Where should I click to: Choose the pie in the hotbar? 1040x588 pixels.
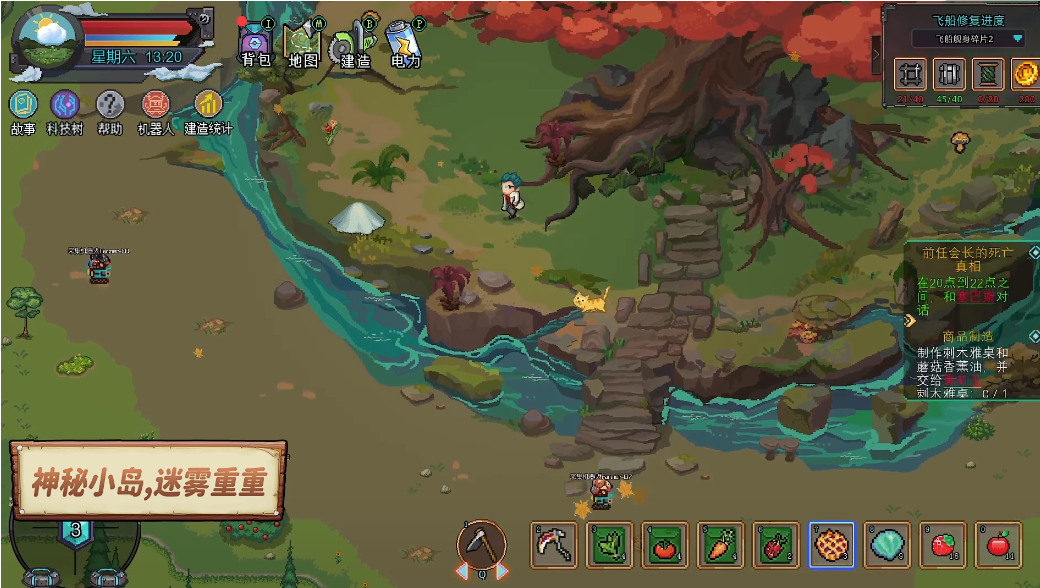point(831,545)
